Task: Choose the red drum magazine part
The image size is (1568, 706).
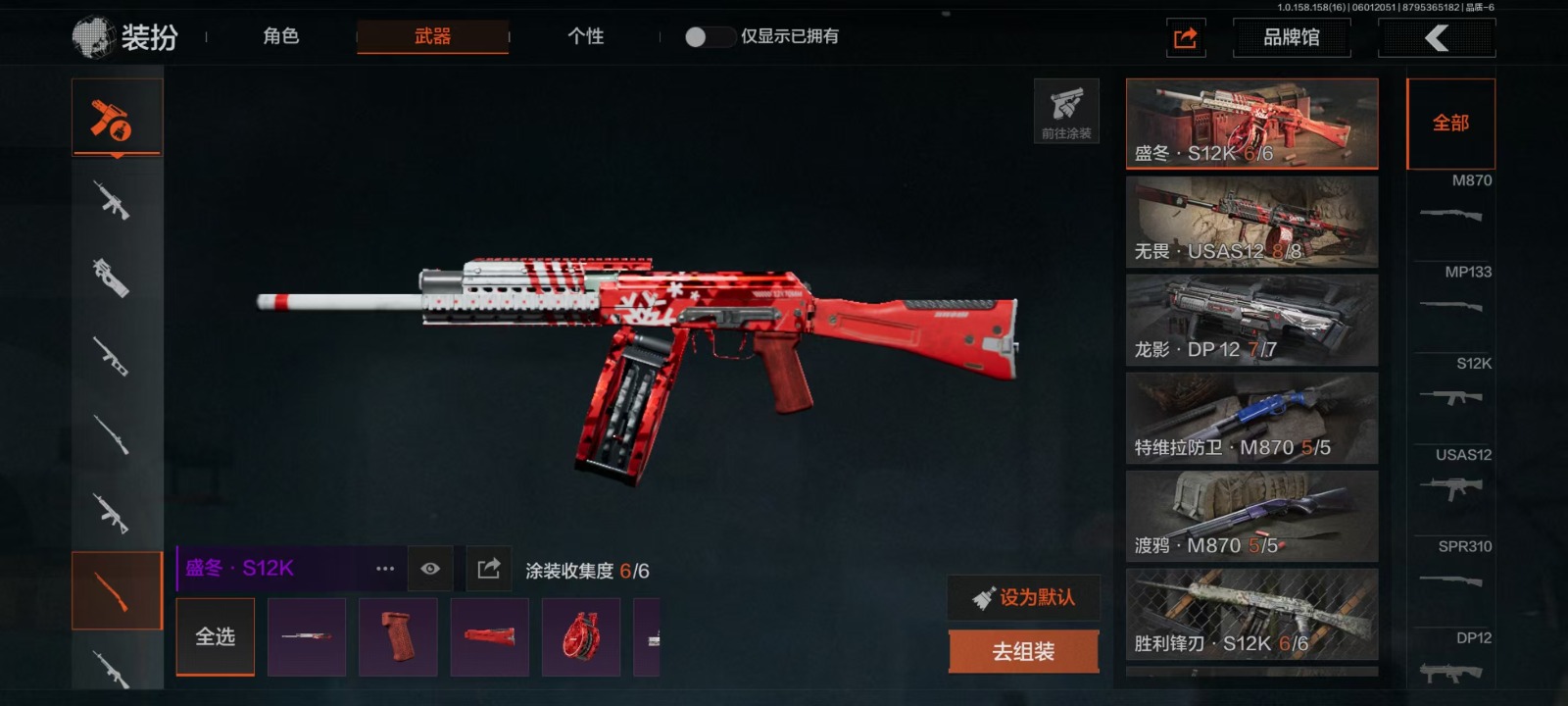Action: tap(581, 636)
